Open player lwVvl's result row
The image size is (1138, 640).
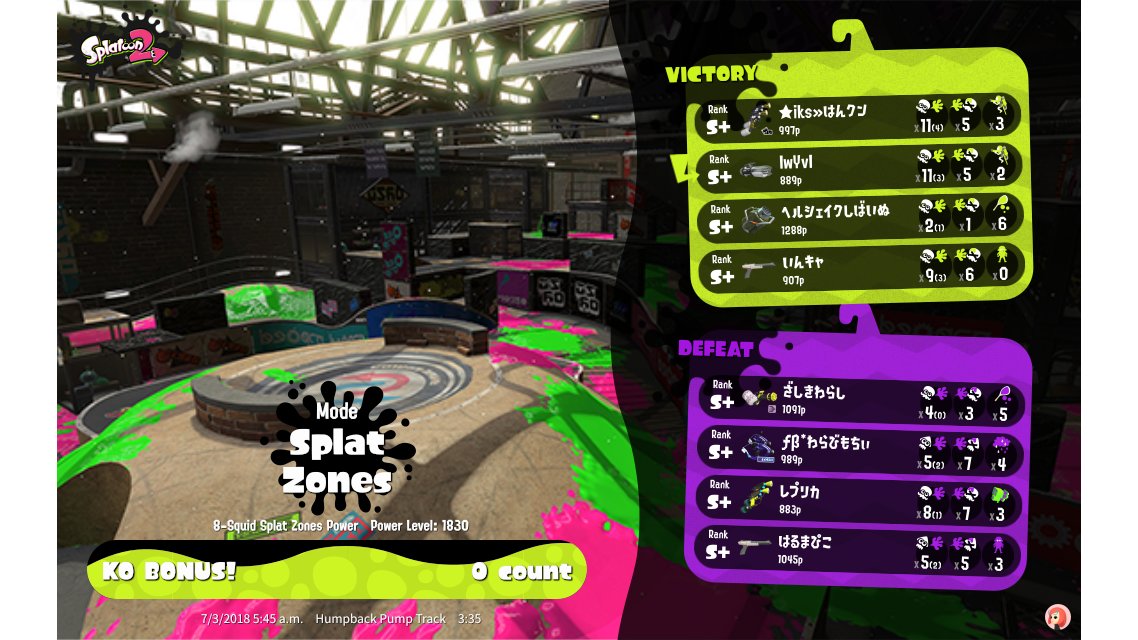tap(858, 167)
